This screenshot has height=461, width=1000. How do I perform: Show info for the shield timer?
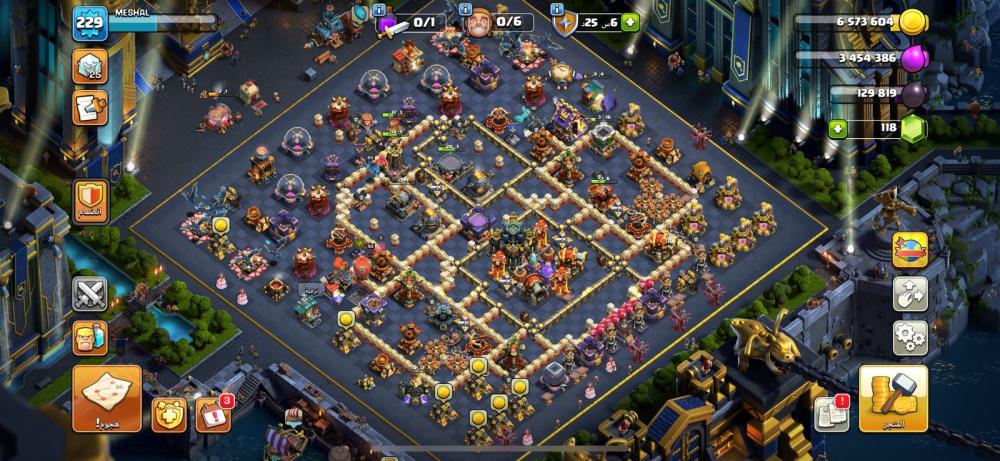[555, 9]
